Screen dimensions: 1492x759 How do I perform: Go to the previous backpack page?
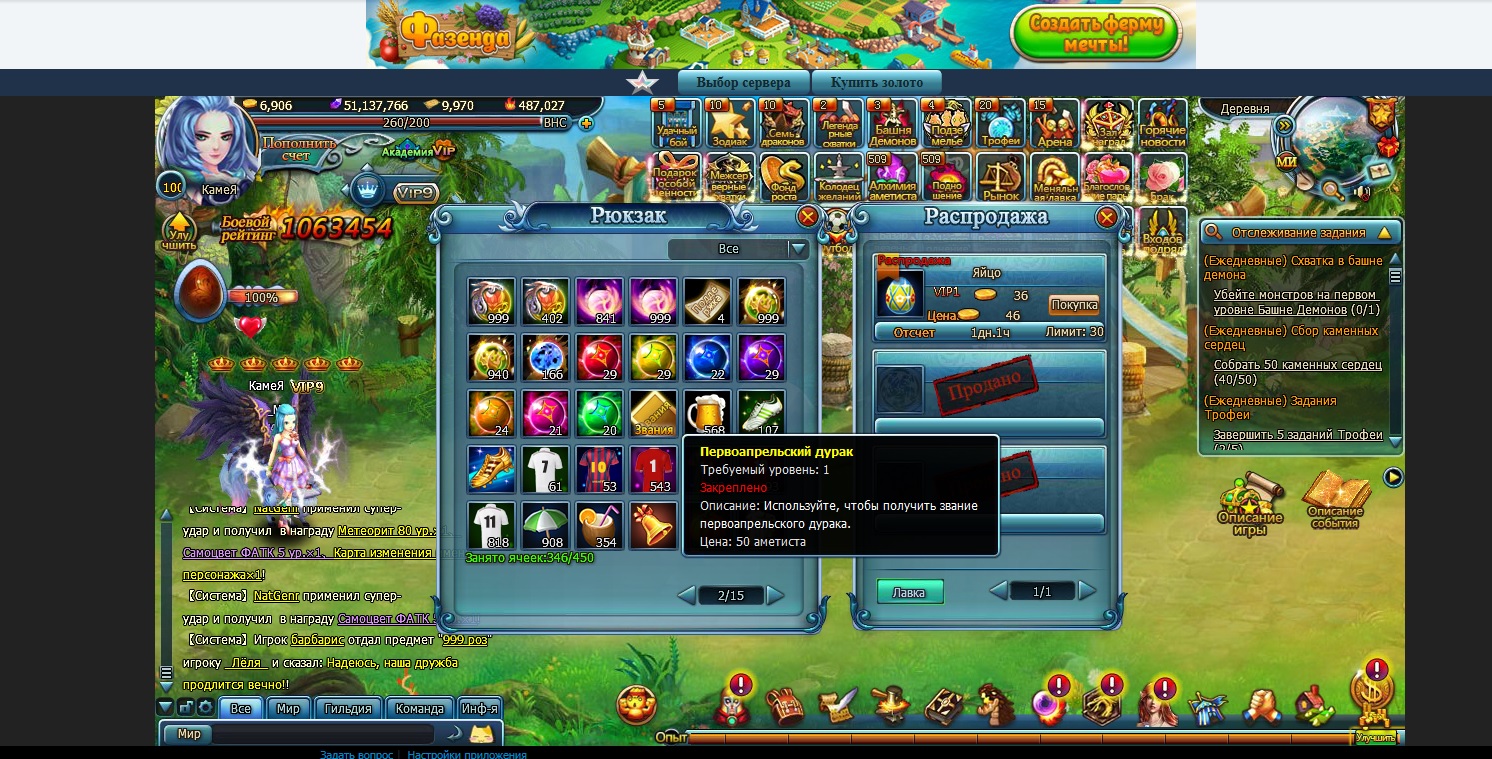pos(686,596)
